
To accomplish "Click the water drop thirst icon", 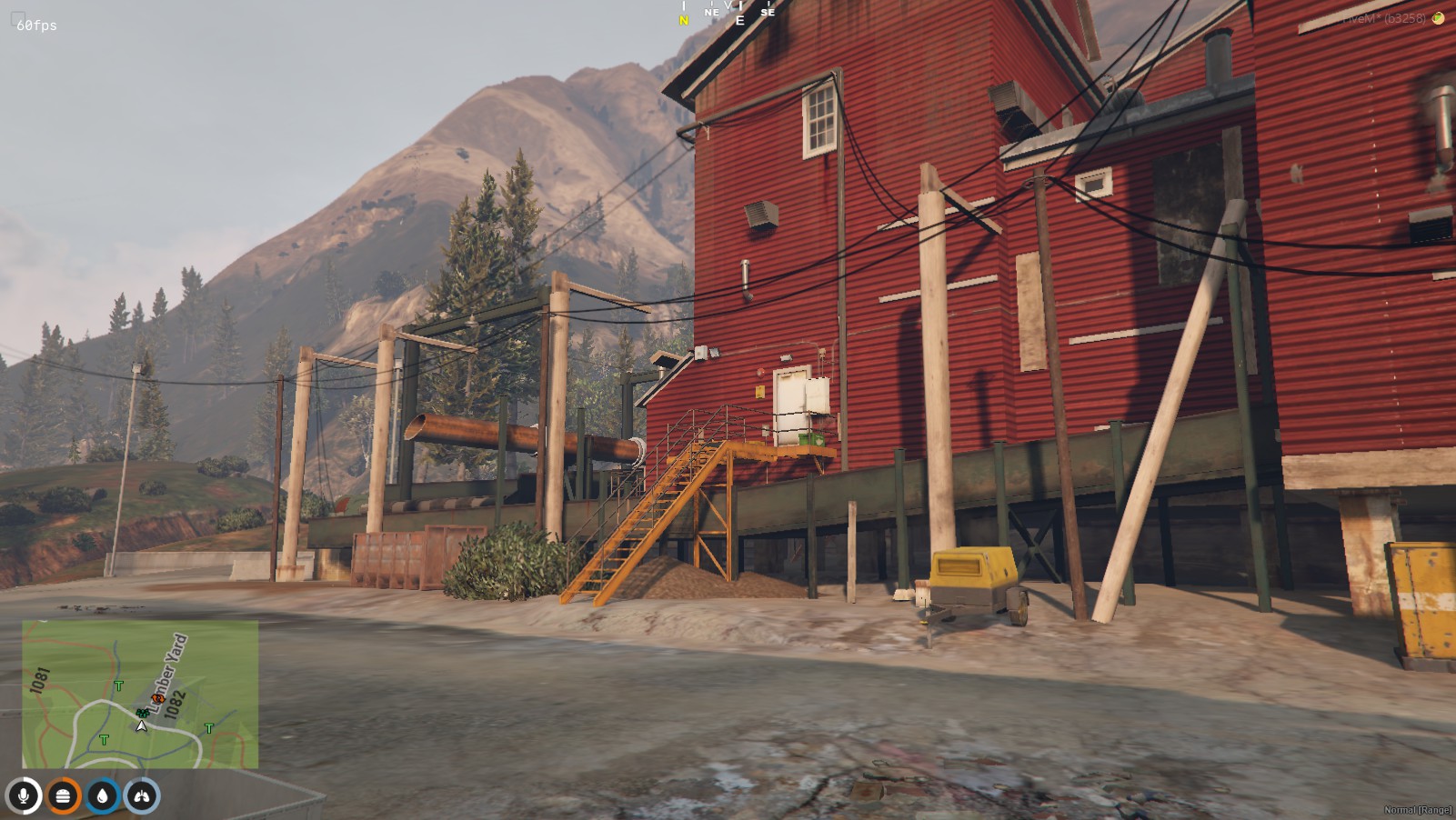I will tap(102, 796).
